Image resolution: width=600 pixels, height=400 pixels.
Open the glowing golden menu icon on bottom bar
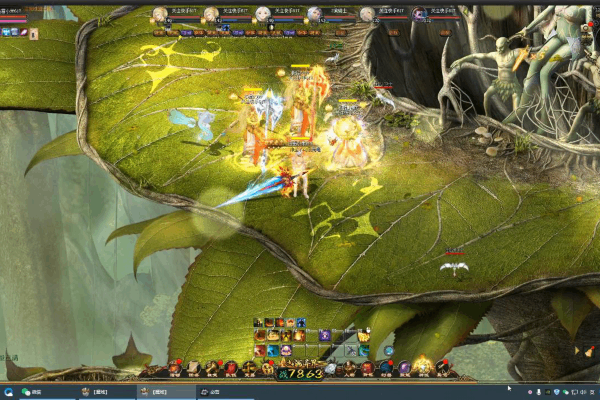(423, 366)
